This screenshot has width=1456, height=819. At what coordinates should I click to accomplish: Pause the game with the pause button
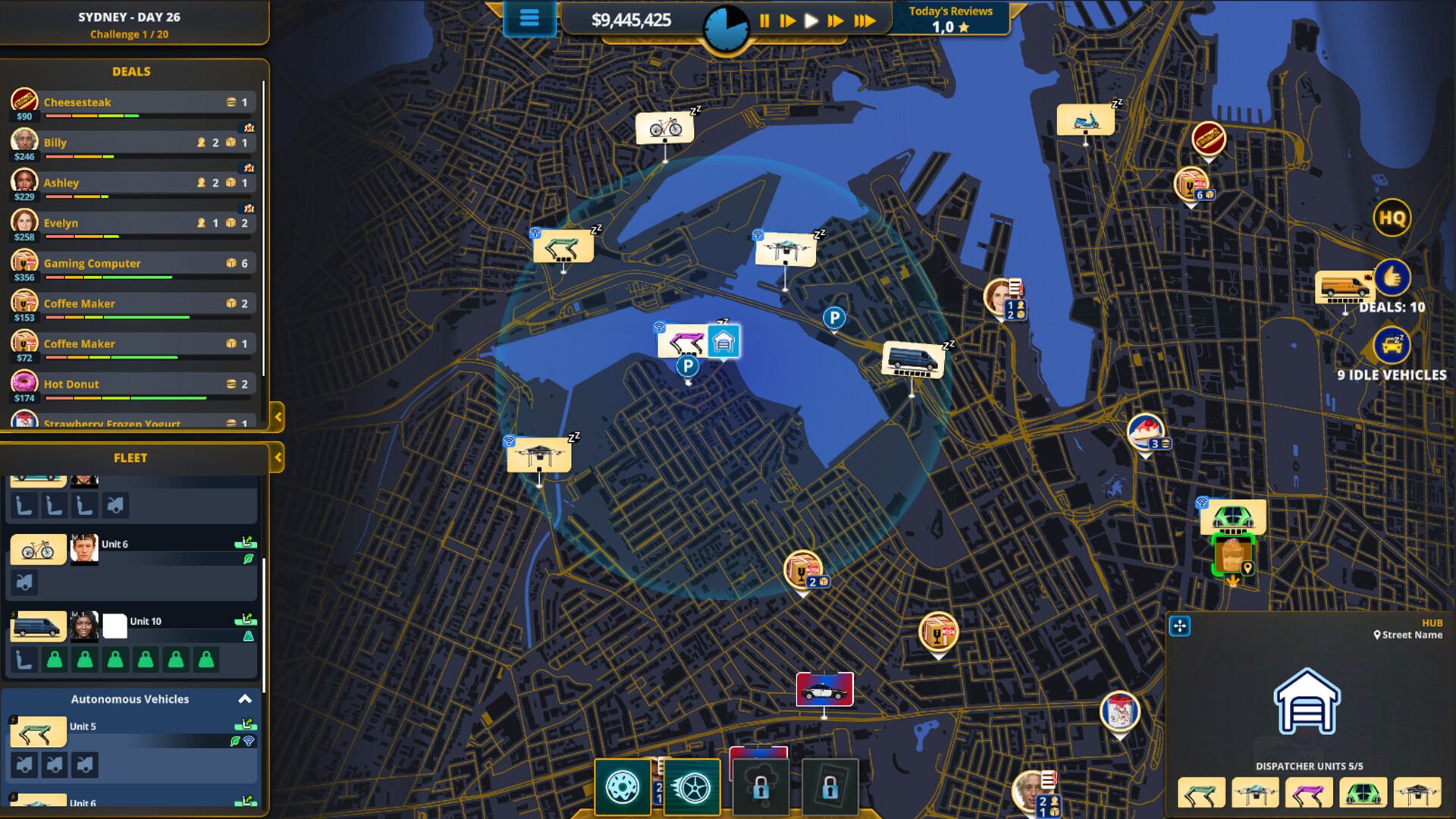click(764, 20)
